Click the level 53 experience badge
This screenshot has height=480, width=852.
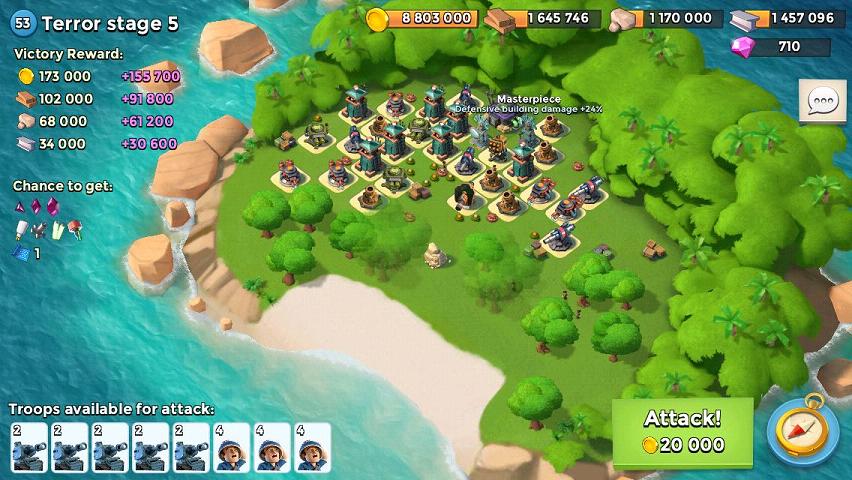pyautogui.click(x=23, y=23)
